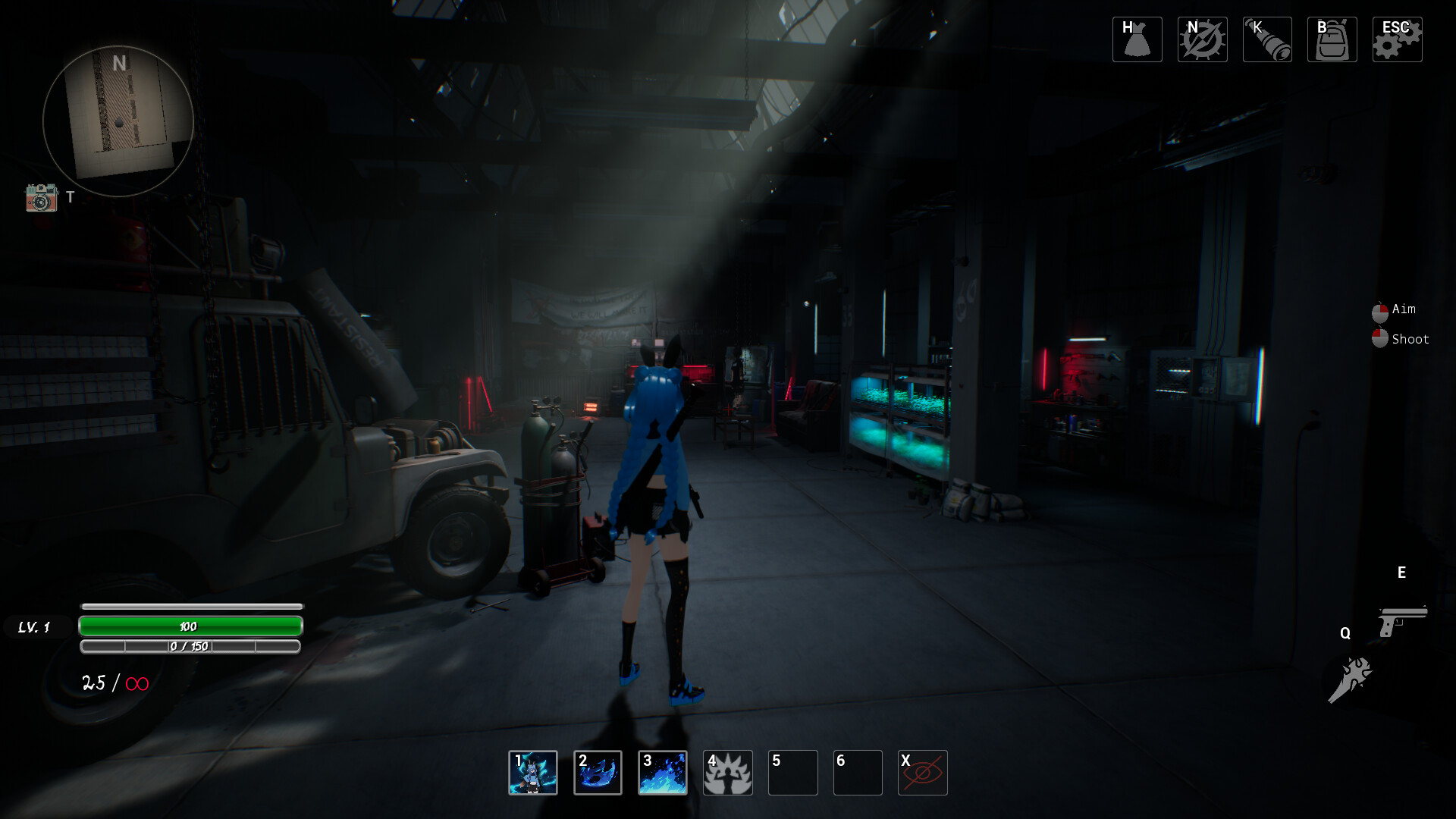Switch to the pistol weapon icon
Viewport: 1456px width, 819px height.
[1402, 620]
